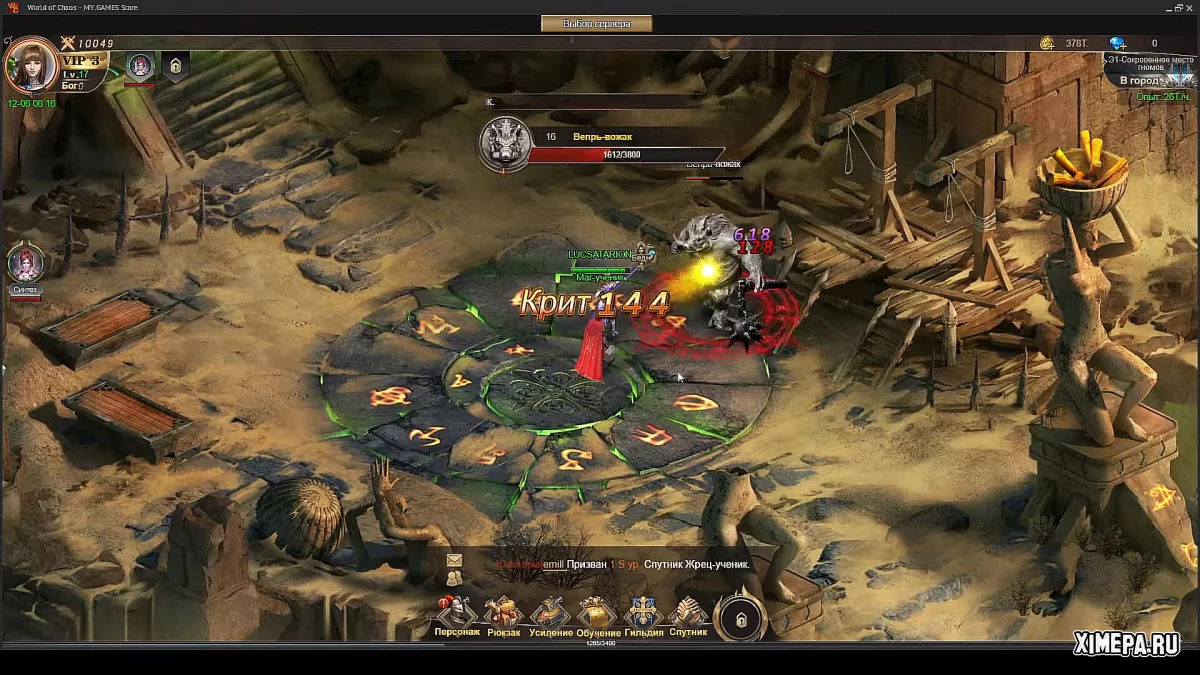The image size is (1200, 675).
Task: Open the friends list icon
Action: pos(454,578)
